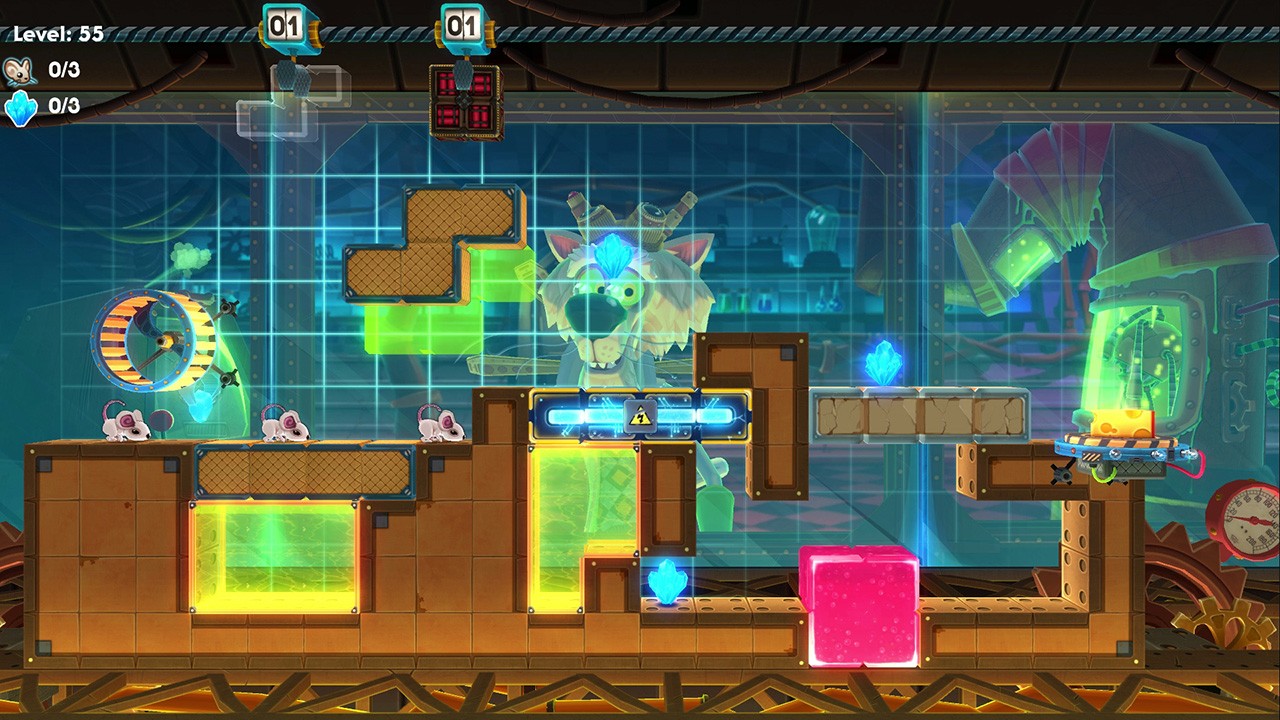Click the crystal near the bottom ledge
Image resolution: width=1280 pixels, height=720 pixels.
pyautogui.click(x=664, y=580)
